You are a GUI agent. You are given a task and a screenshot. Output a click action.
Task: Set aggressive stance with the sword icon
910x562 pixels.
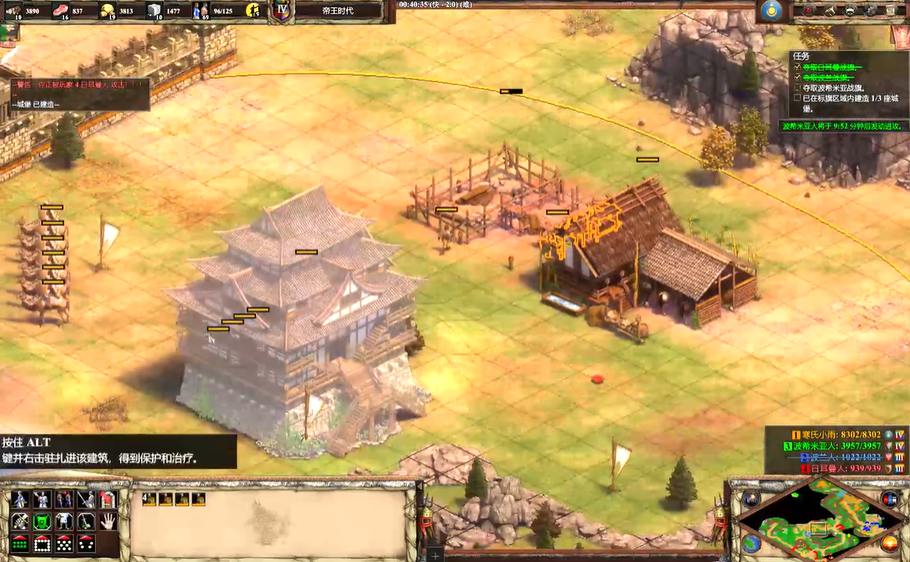[x=20, y=521]
